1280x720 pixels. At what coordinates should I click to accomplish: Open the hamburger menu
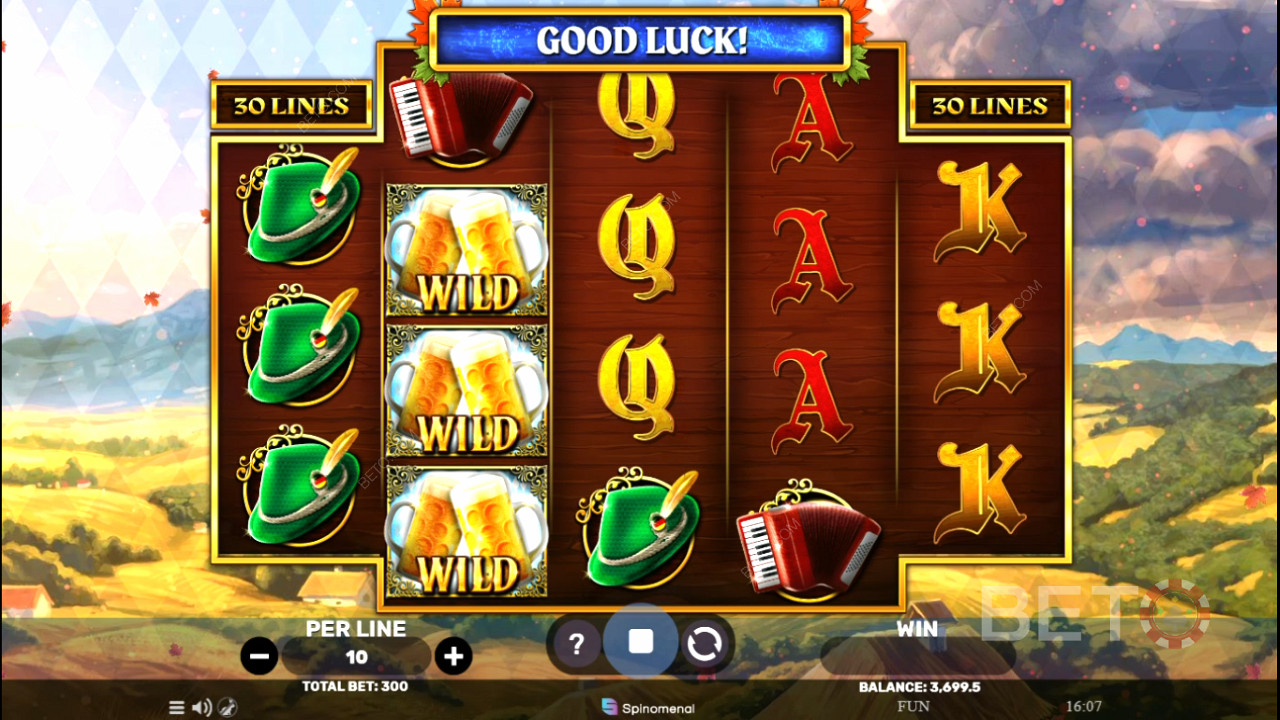click(177, 707)
